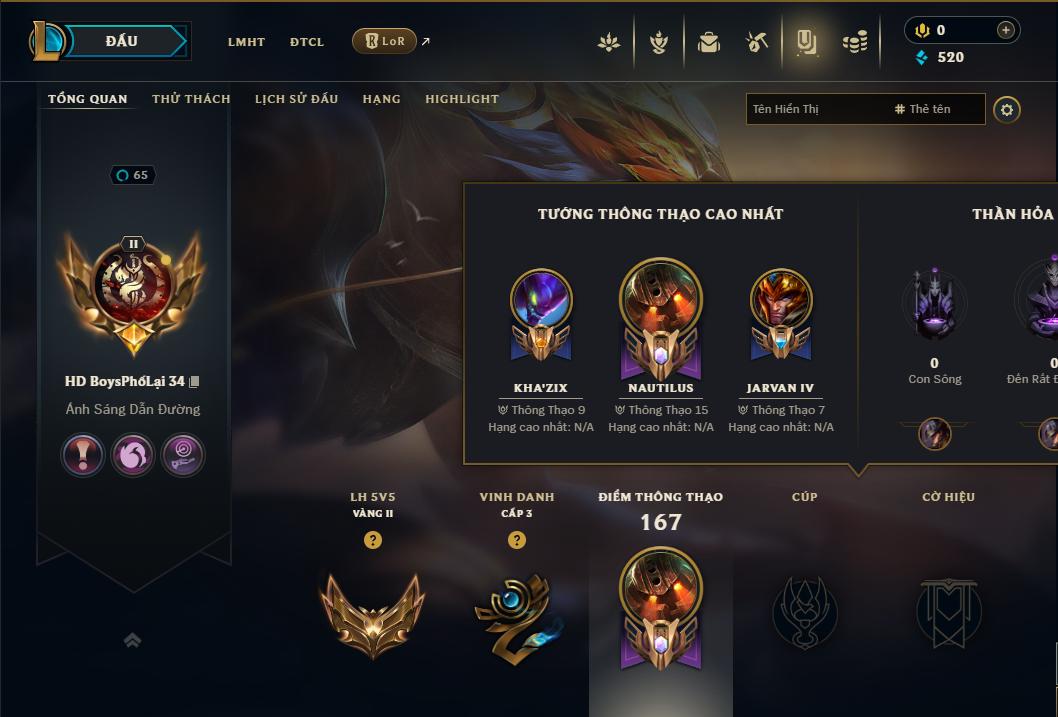Open the store coins icon
This screenshot has height=717, width=1058.
coord(855,42)
